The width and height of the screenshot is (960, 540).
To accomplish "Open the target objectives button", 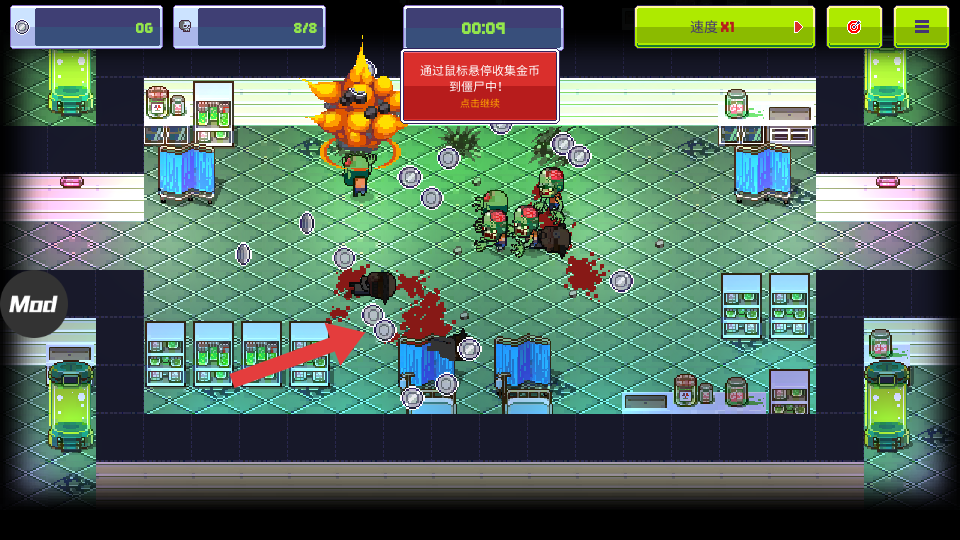I will tap(854, 27).
